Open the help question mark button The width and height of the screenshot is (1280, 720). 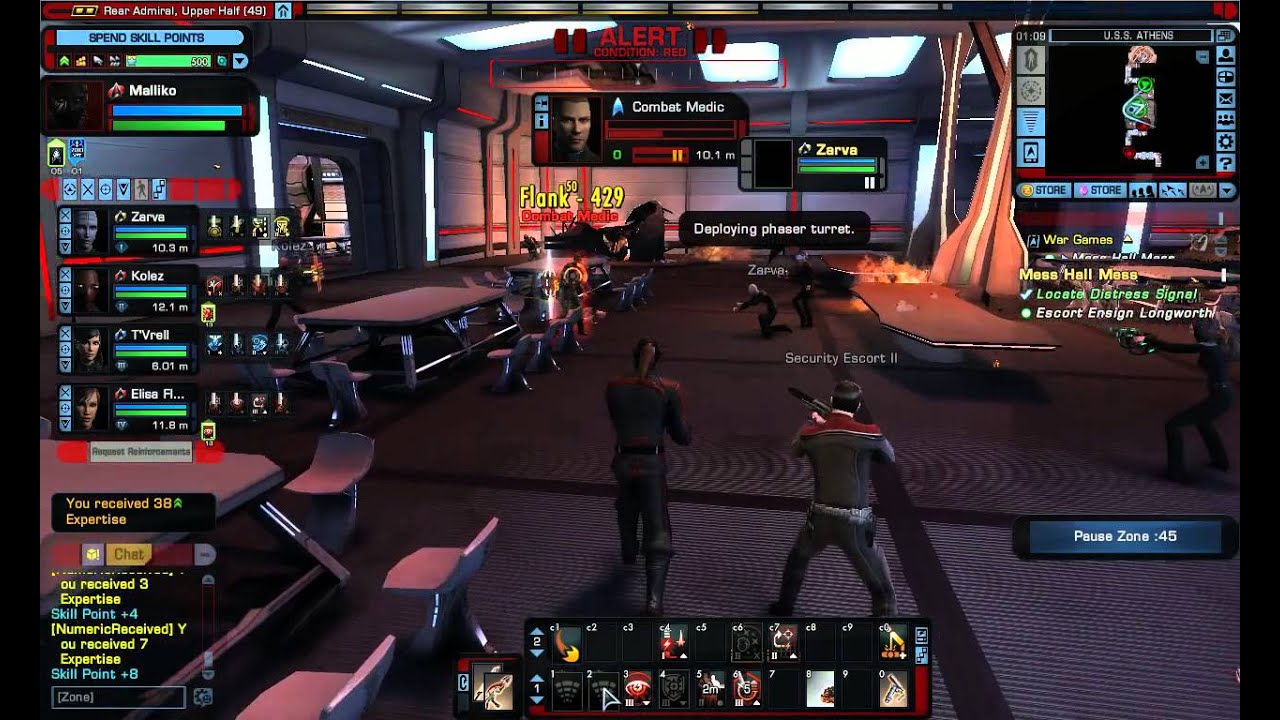coord(1226,163)
